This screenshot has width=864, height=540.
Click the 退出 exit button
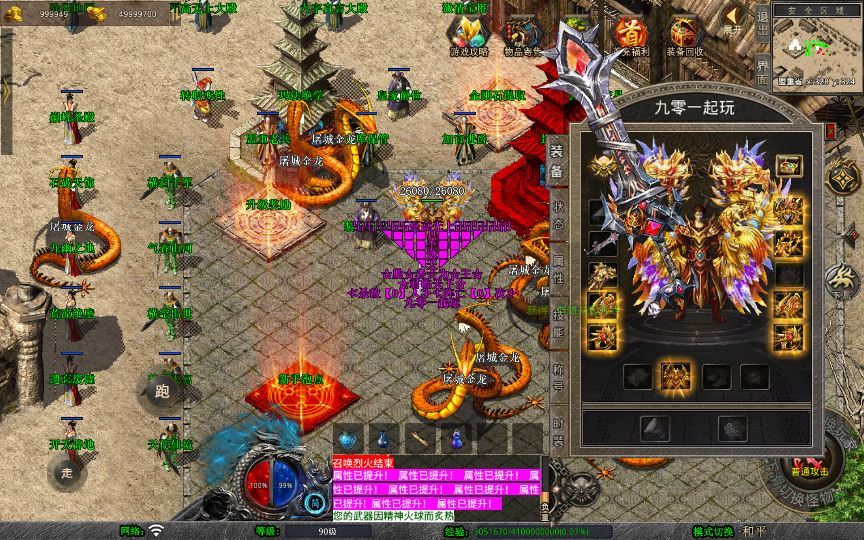tap(763, 32)
